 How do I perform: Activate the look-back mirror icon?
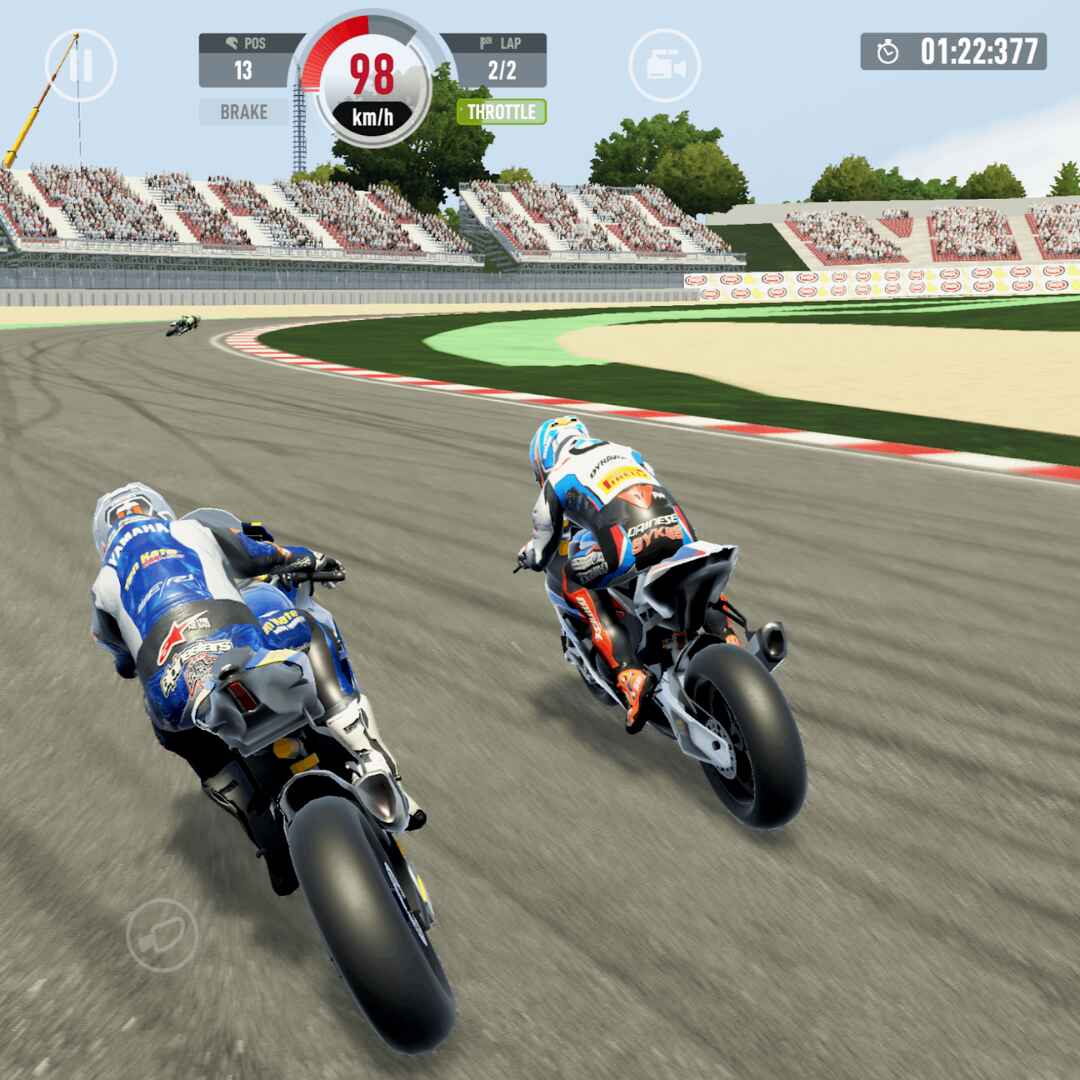161,934
